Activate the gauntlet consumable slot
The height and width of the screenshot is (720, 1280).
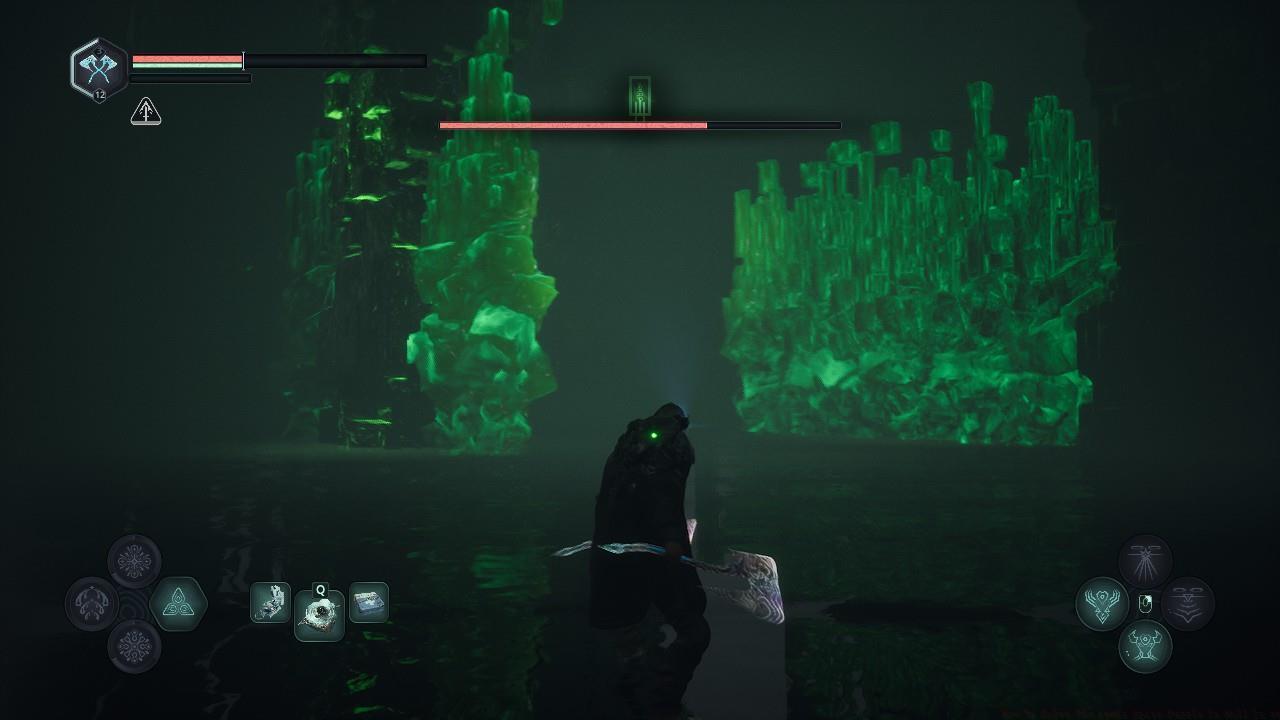tap(270, 603)
